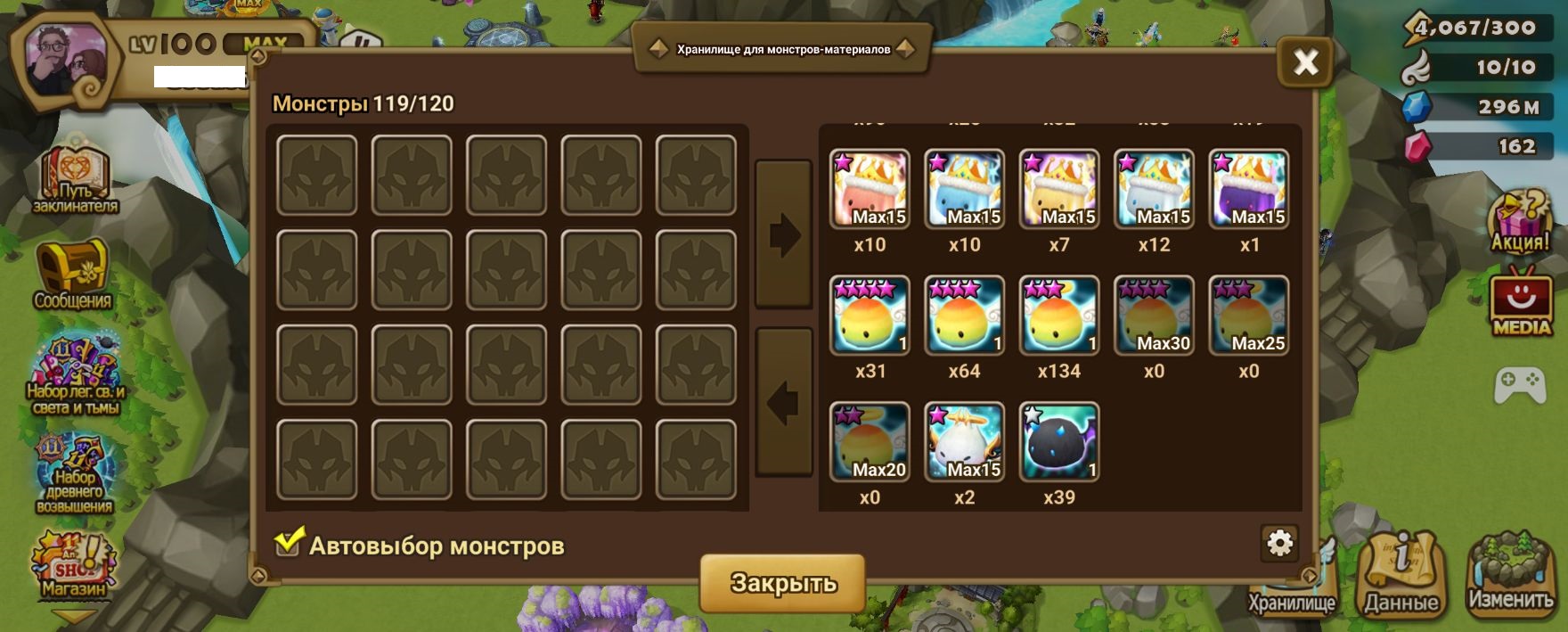Open the Акция promo gift box
The height and width of the screenshot is (632, 1568).
[x=1521, y=223]
